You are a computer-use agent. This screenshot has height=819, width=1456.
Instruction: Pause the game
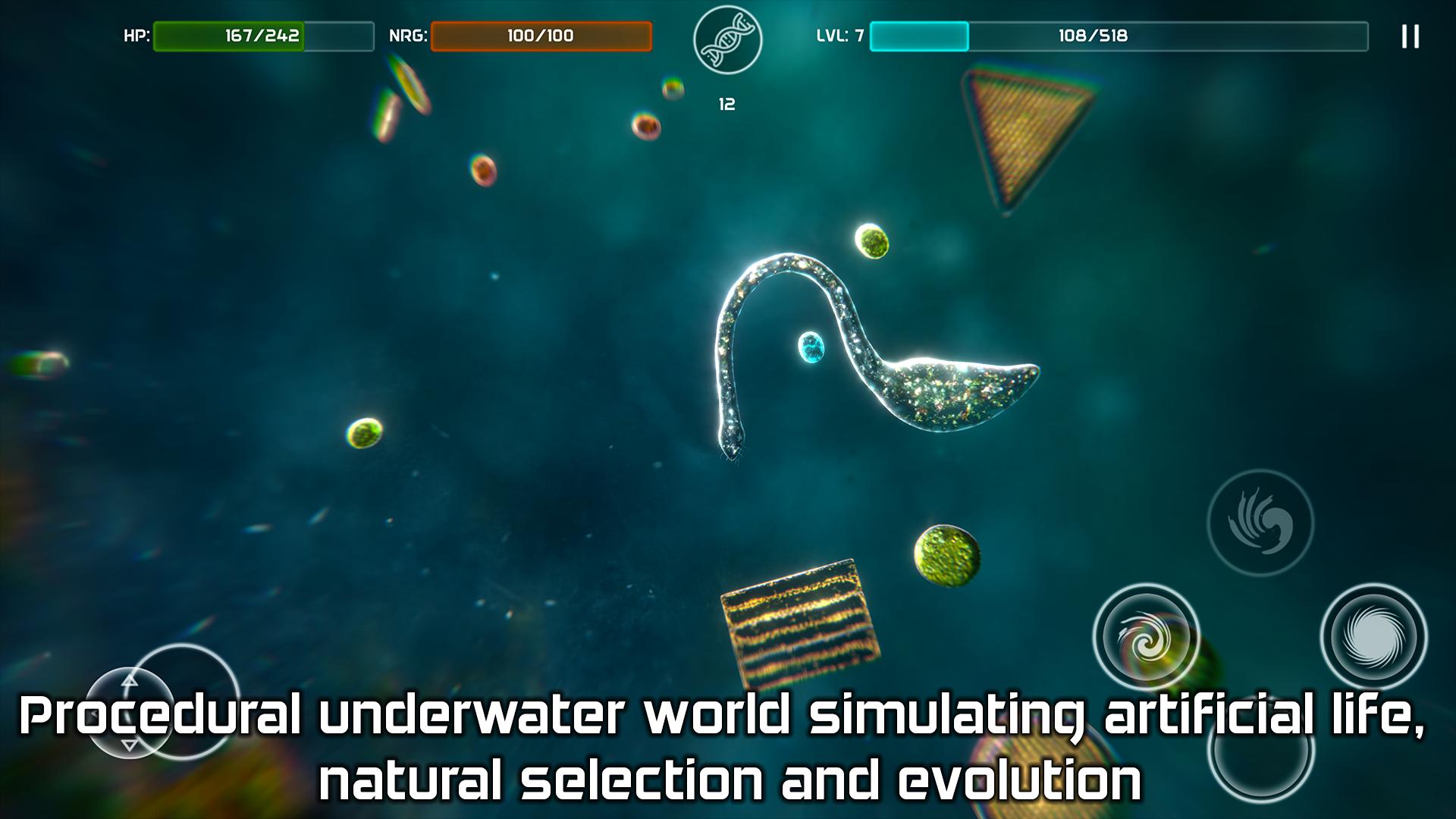click(x=1410, y=36)
